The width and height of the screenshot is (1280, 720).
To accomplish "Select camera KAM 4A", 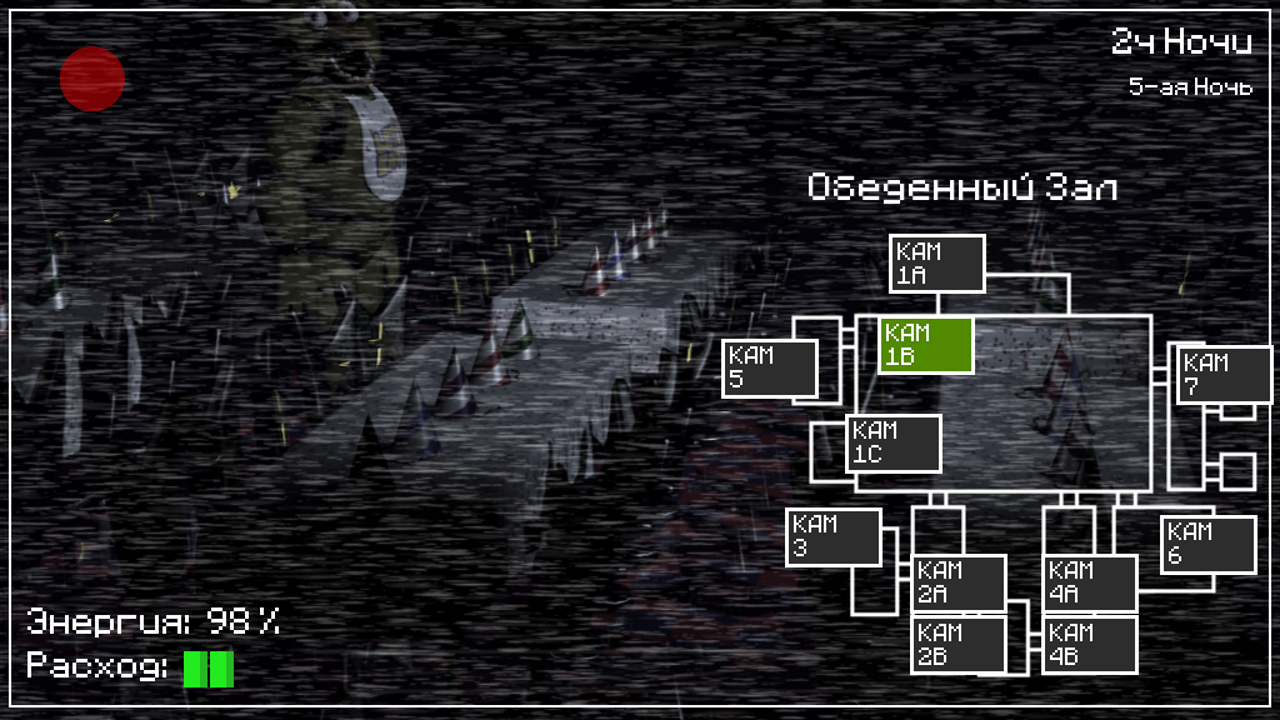I will click(x=1088, y=581).
